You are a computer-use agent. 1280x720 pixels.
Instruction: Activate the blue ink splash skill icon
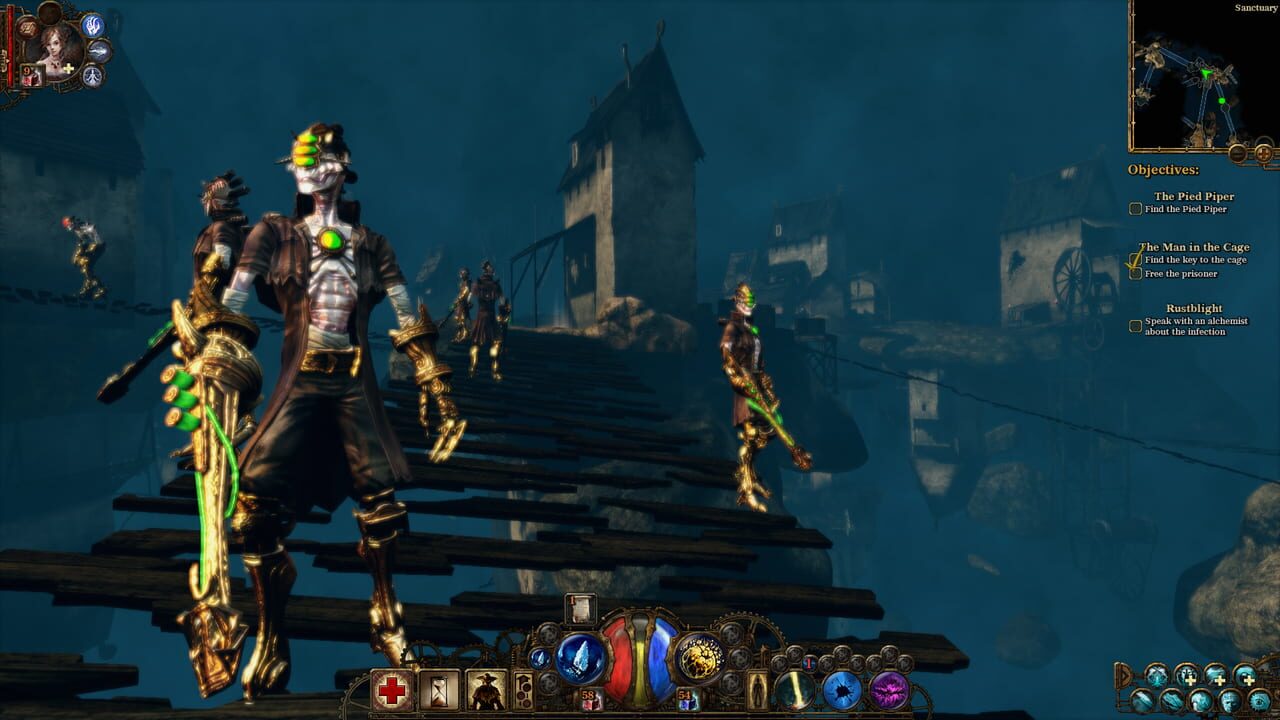[x=842, y=689]
